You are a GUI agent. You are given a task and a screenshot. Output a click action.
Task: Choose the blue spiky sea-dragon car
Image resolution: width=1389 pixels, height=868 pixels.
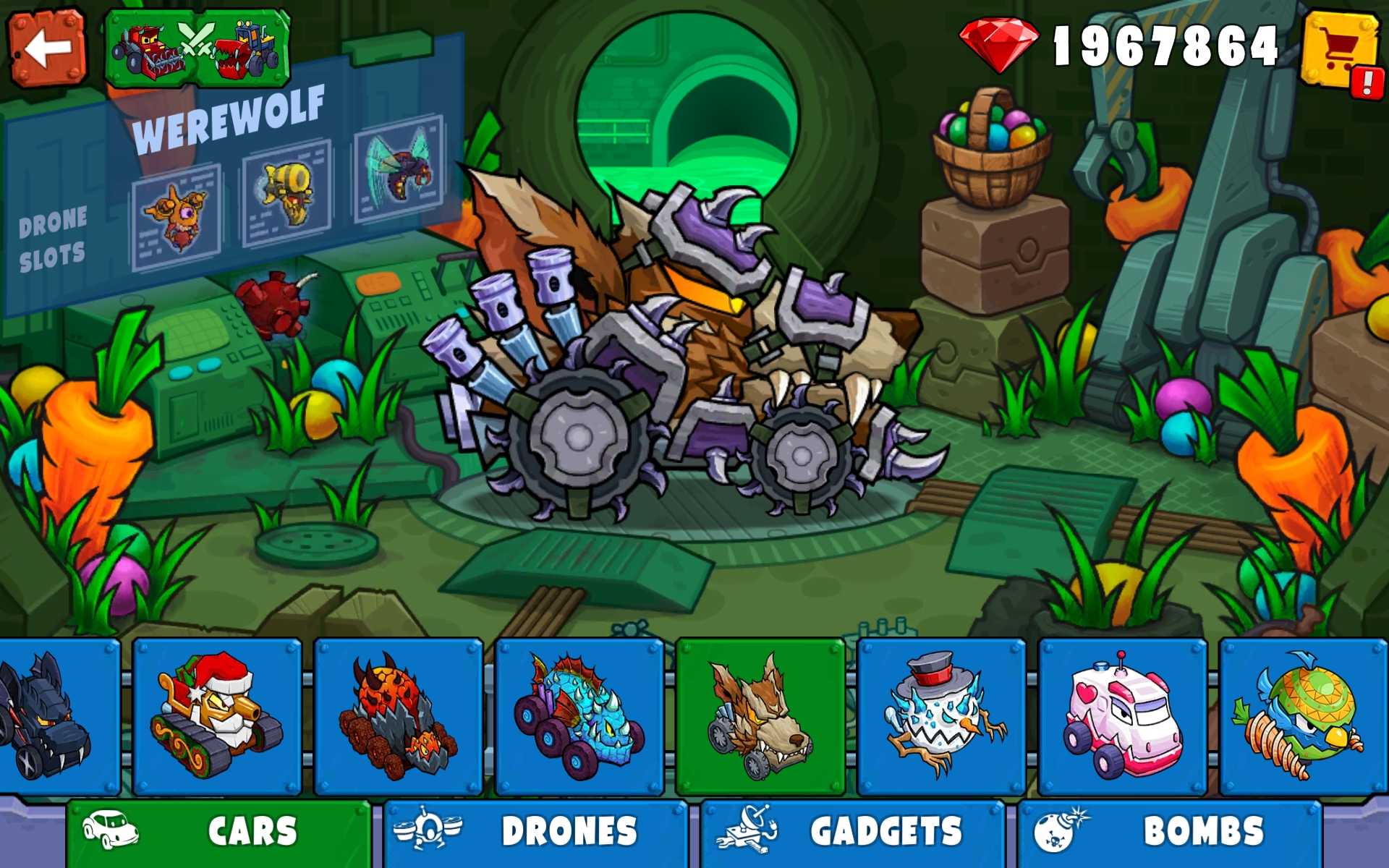coord(579,716)
